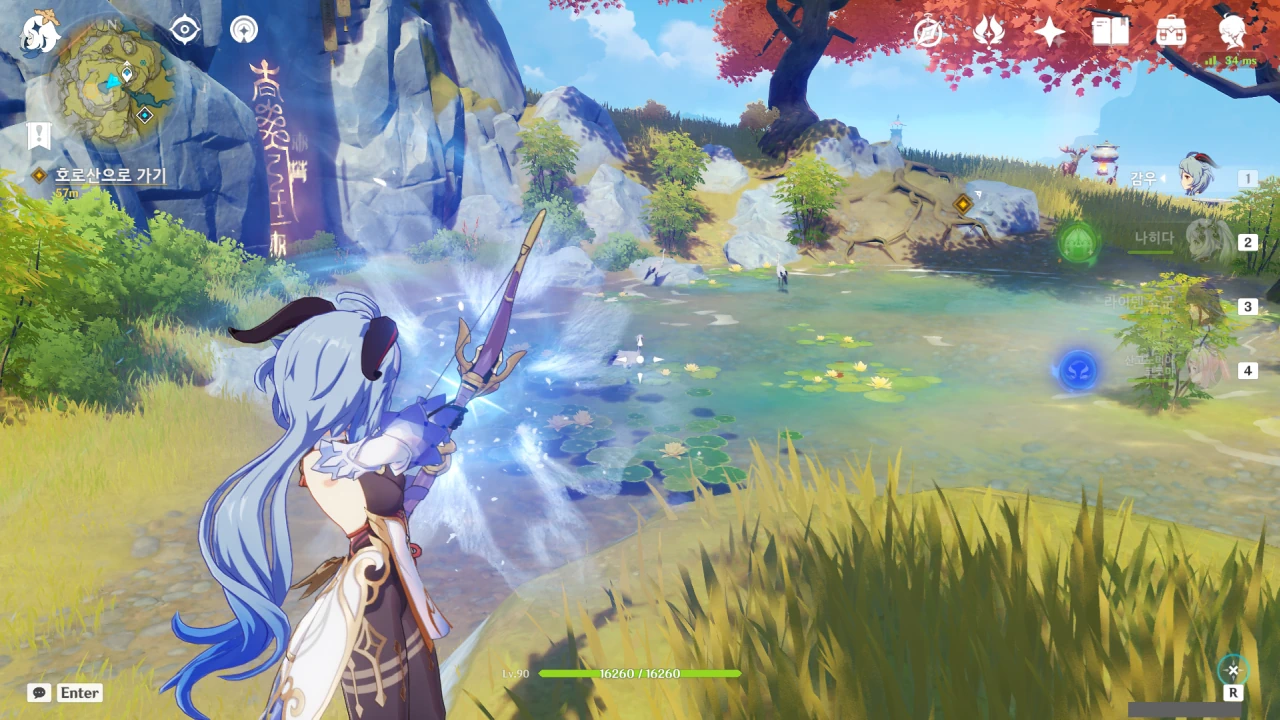Open the compass events icon
Screen dimensions: 1280x720
929,32
